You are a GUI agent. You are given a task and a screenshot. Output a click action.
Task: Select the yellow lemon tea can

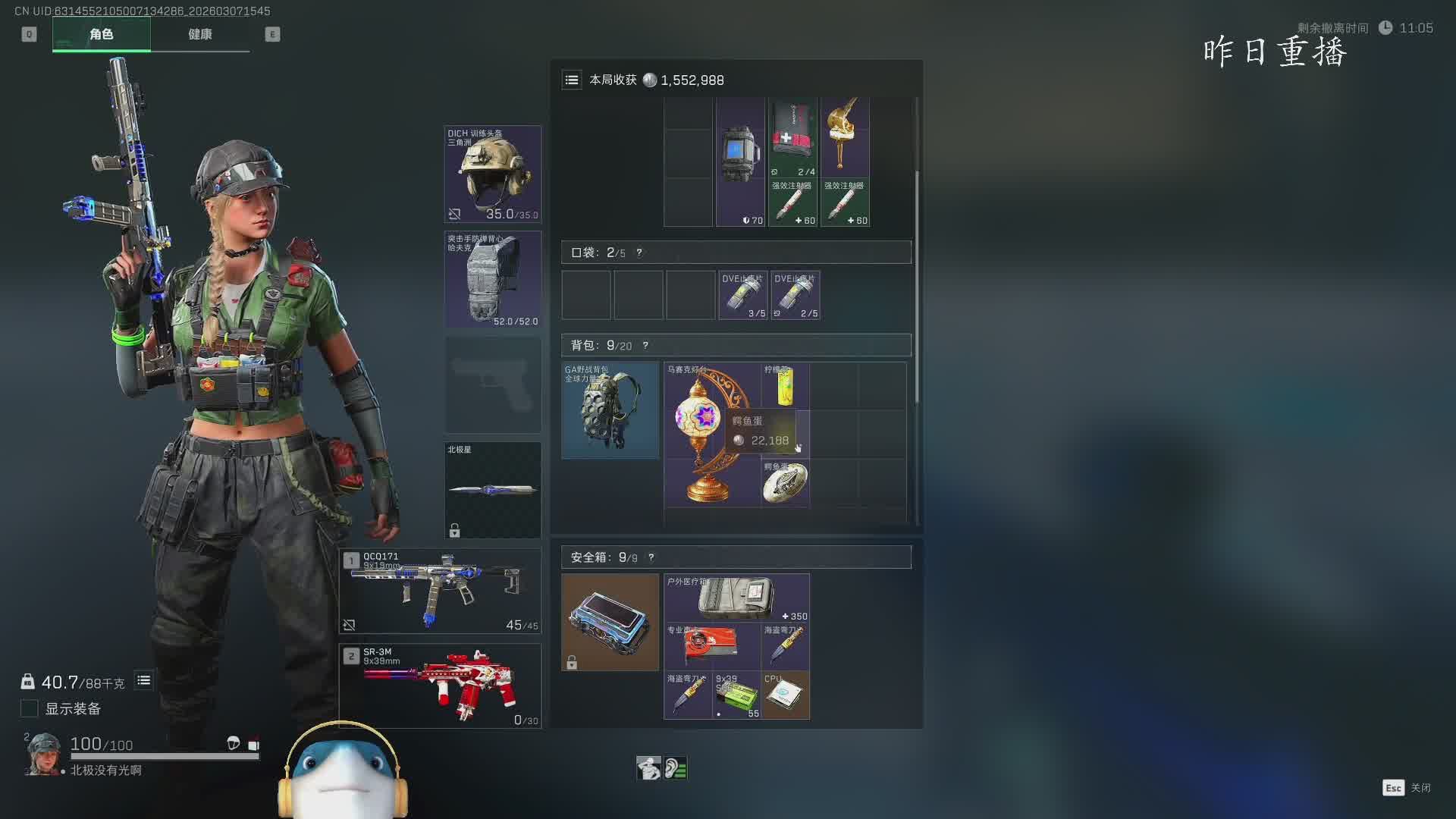(x=785, y=386)
